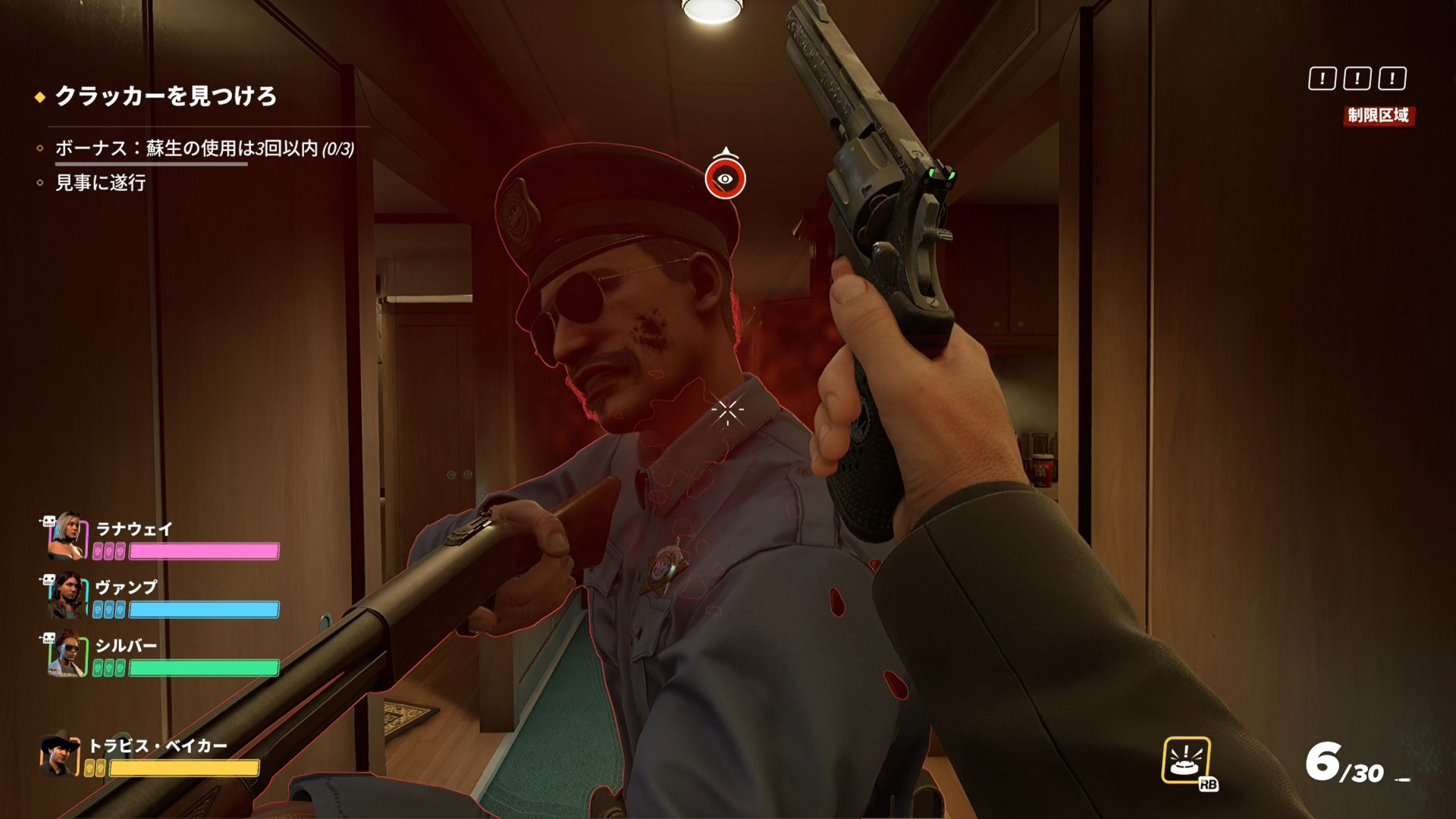Viewport: 1456px width, 819px height.
Task: Select ヴァンプ's teammate portrait
Action: pyautogui.click(x=67, y=595)
